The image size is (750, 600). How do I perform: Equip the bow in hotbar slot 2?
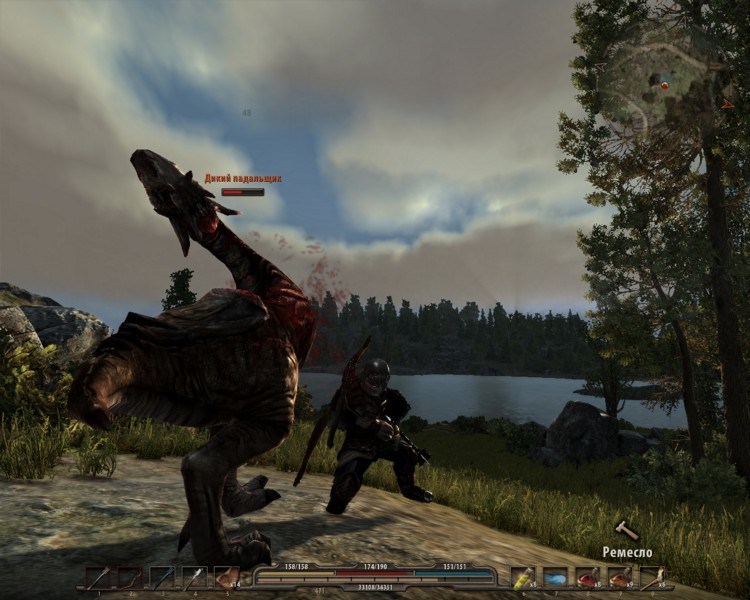(129, 577)
